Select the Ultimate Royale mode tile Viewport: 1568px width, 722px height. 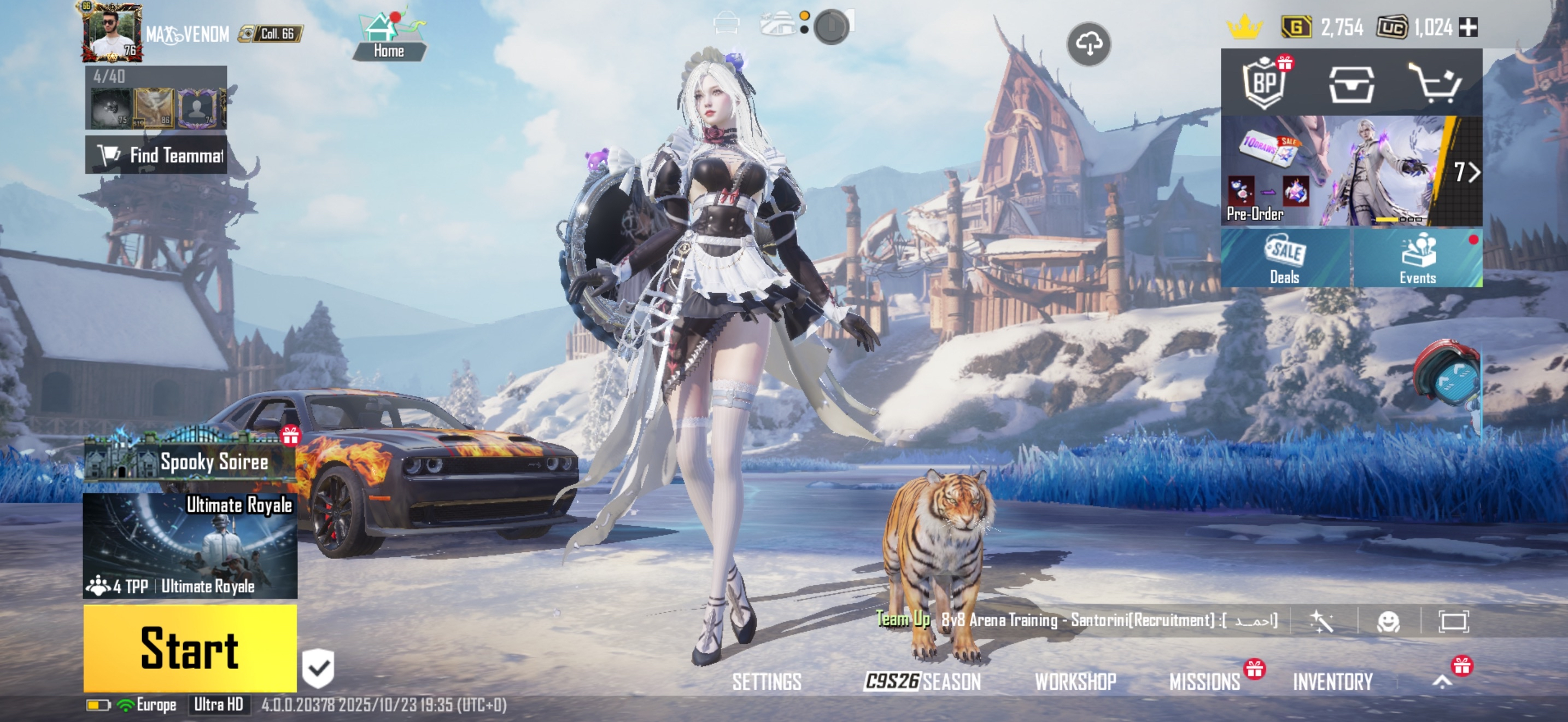[190, 545]
